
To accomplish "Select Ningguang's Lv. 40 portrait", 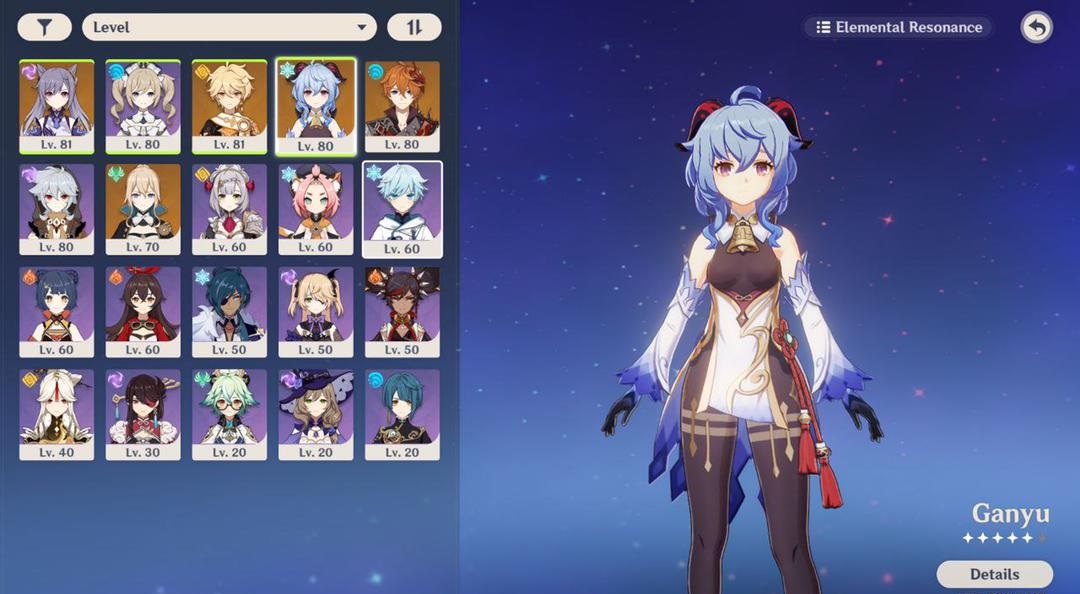I will point(57,414).
